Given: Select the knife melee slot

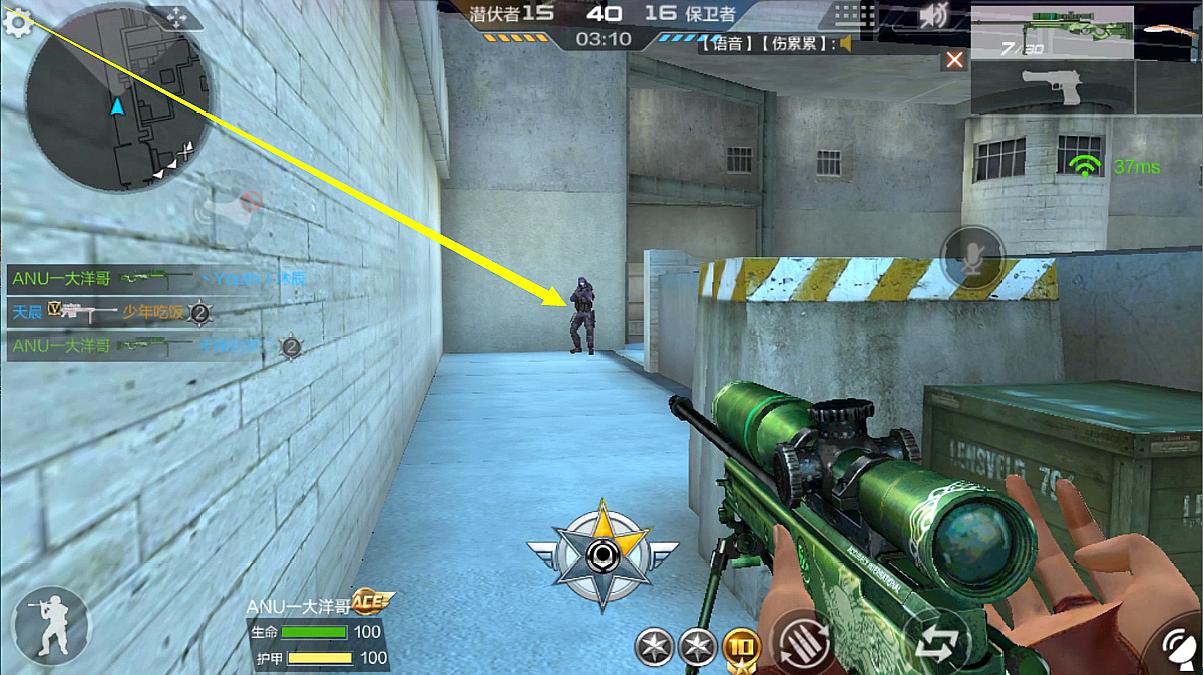Looking at the screenshot, I should point(1168,31).
